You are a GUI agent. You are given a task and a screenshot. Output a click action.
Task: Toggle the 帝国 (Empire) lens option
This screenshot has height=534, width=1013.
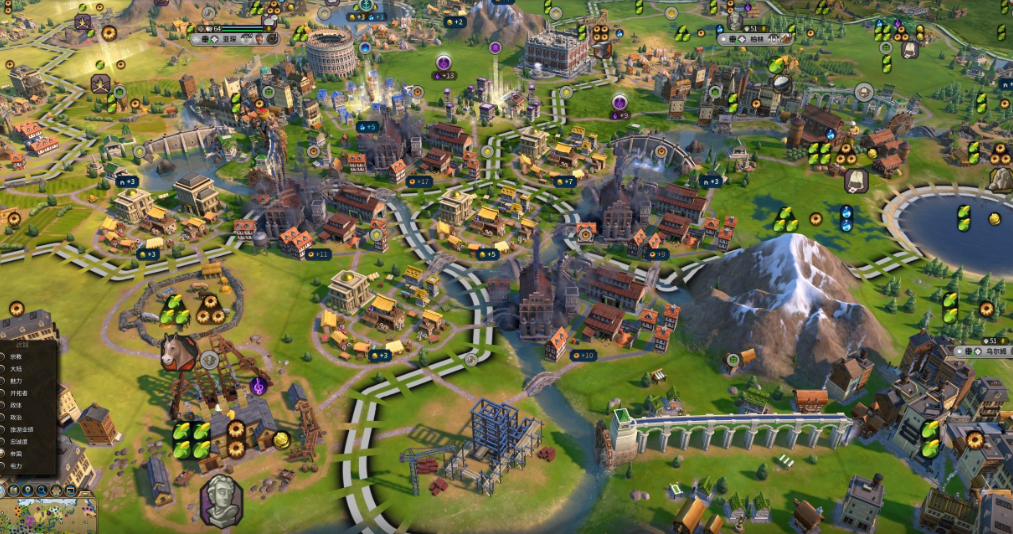point(16,454)
